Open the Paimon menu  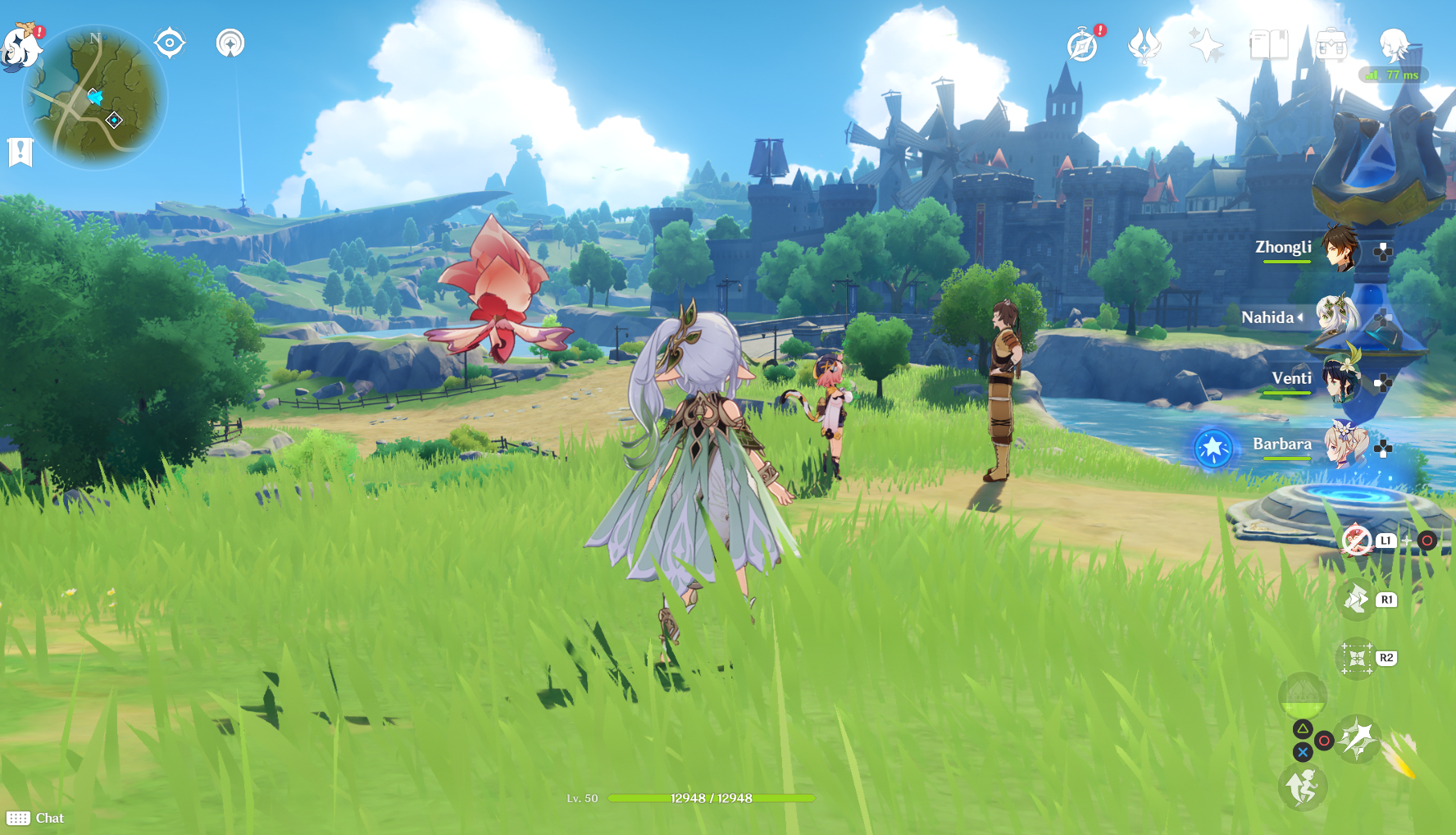click(20, 47)
